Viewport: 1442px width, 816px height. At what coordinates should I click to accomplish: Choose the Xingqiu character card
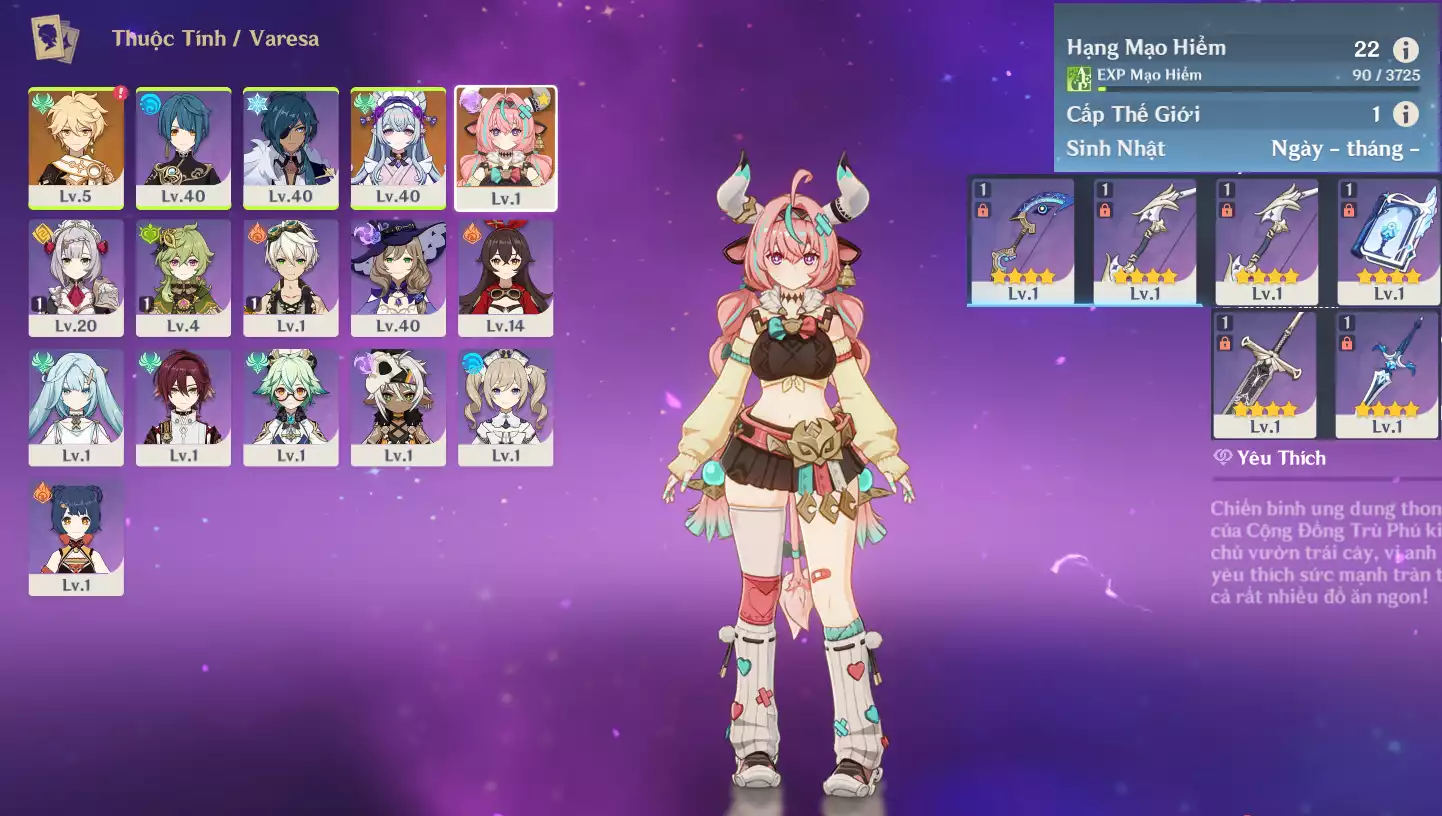pos(183,147)
